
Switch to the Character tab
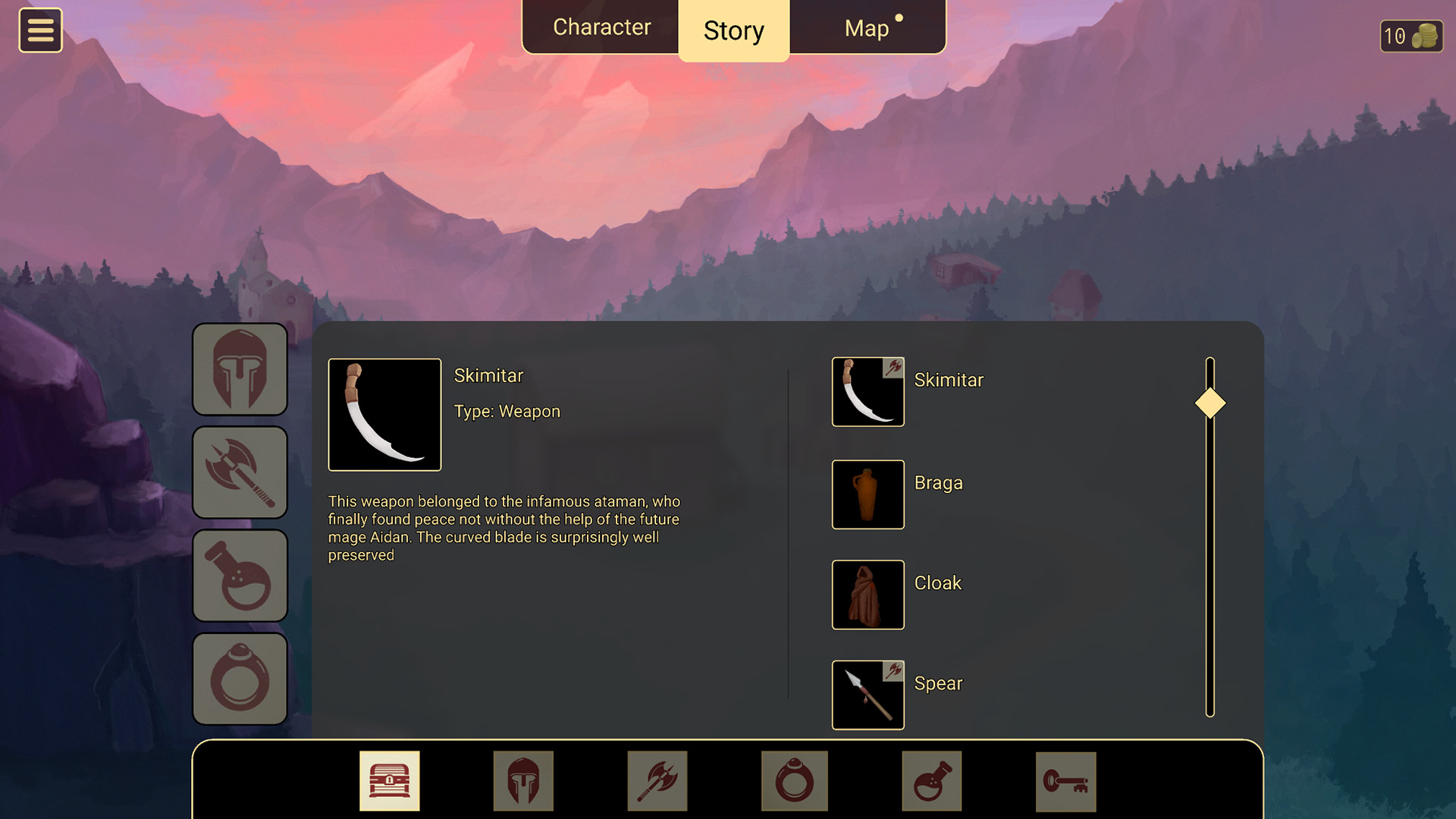pyautogui.click(x=602, y=27)
